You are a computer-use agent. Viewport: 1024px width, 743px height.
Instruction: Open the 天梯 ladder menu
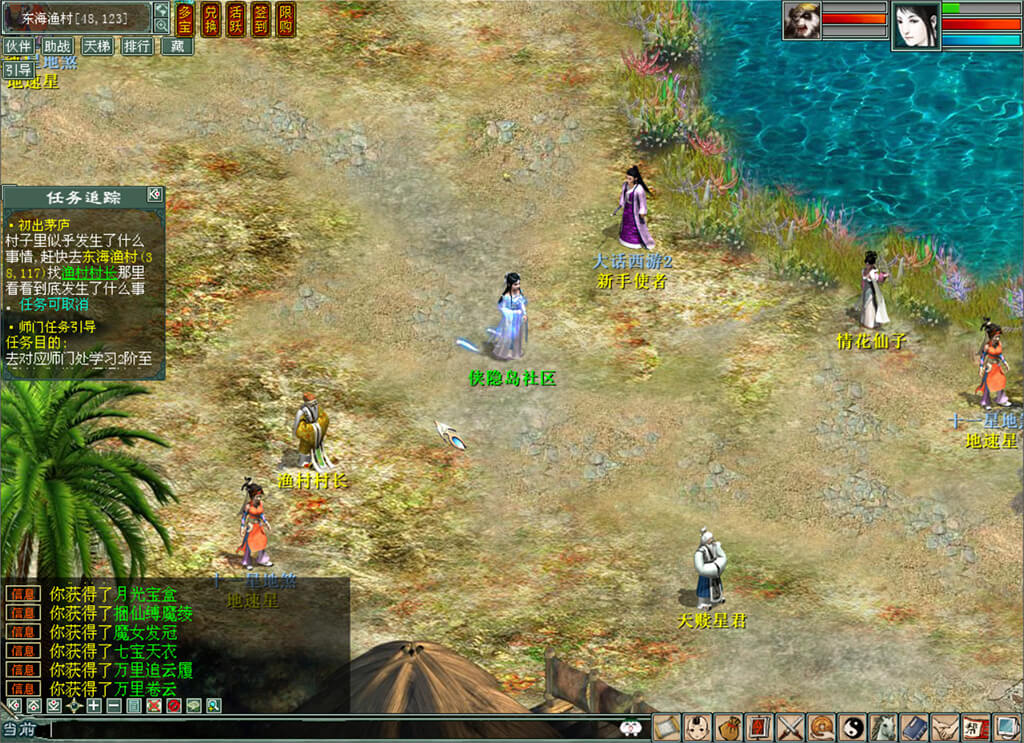[x=97, y=46]
